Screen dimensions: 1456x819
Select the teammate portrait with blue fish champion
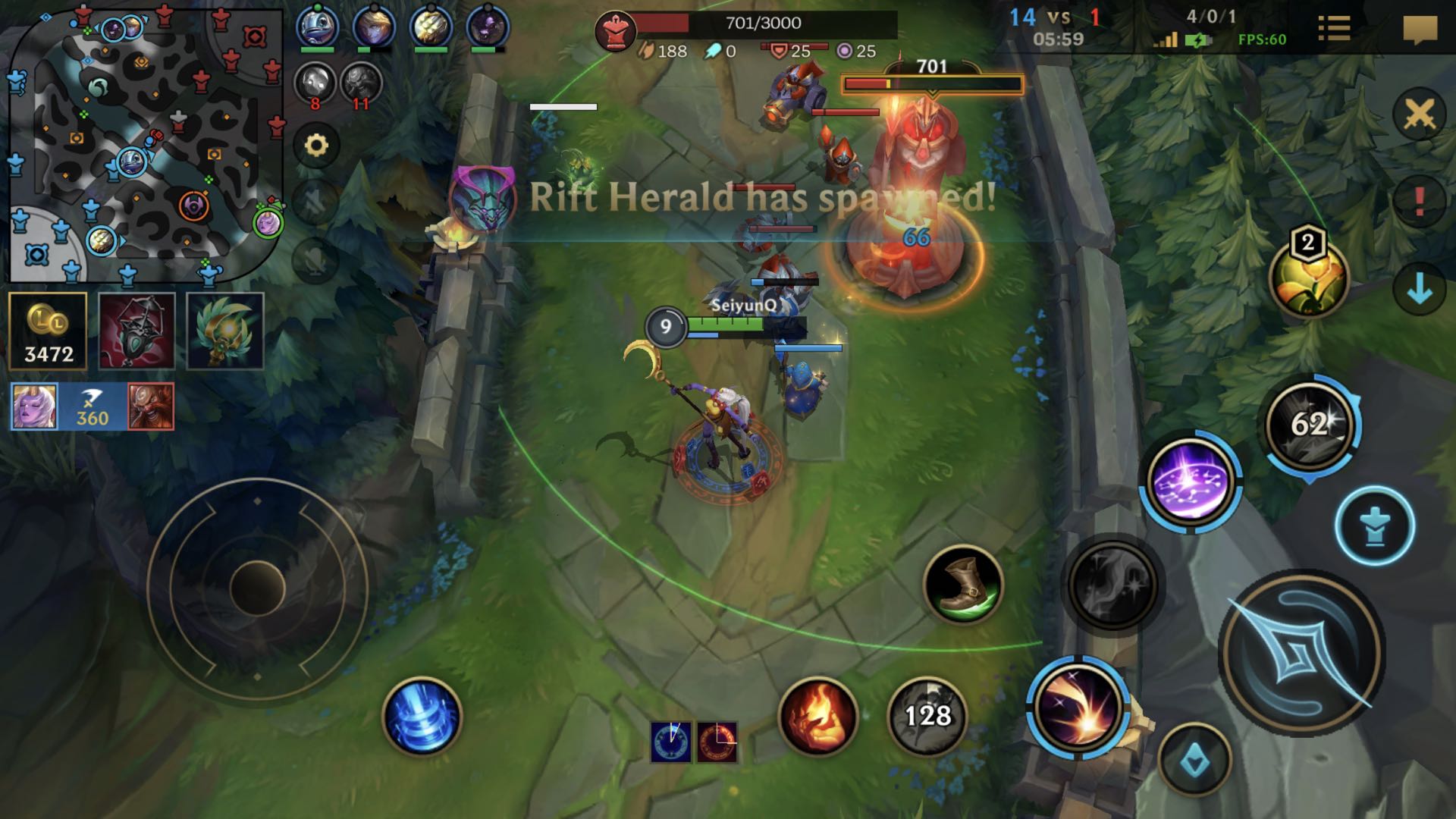317,27
